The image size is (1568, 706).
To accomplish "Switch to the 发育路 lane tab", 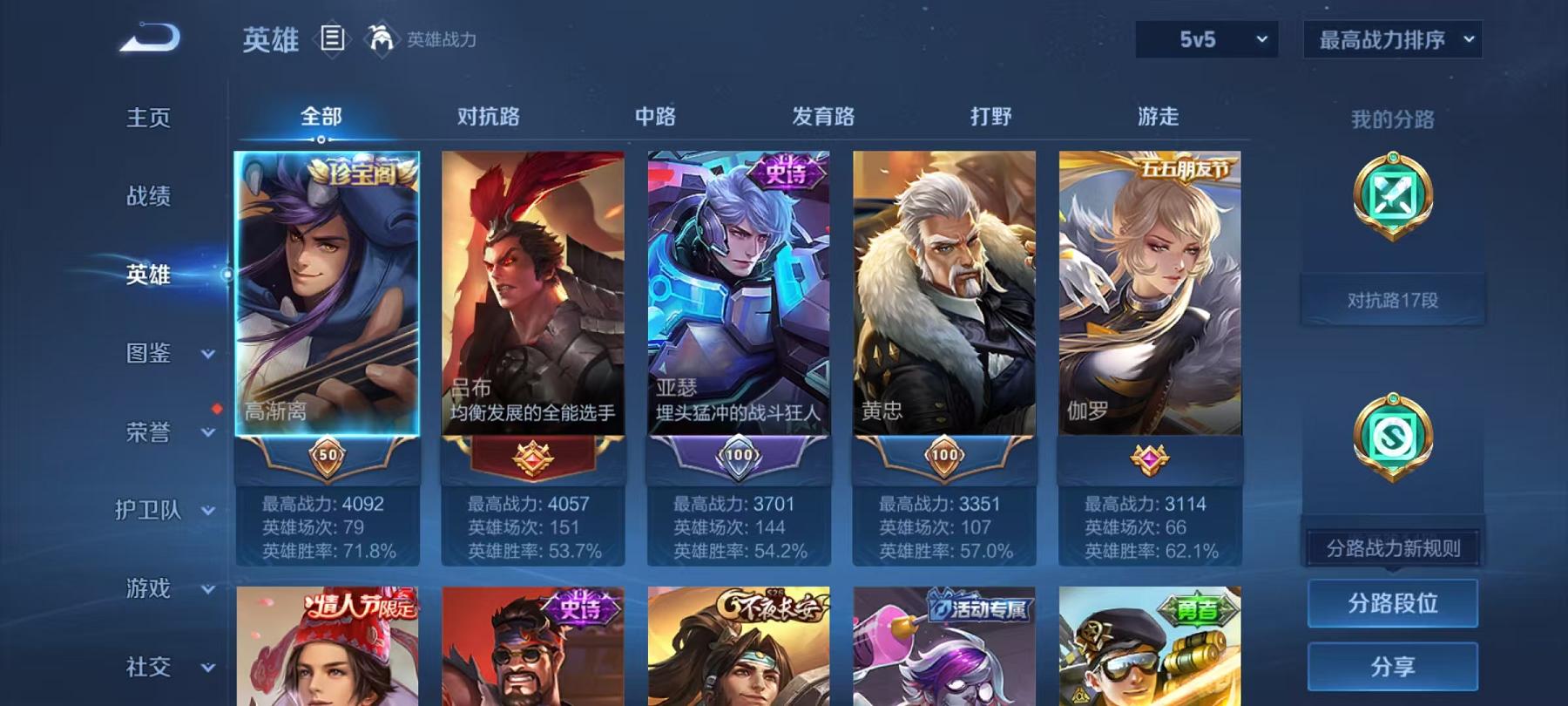I will (x=822, y=114).
